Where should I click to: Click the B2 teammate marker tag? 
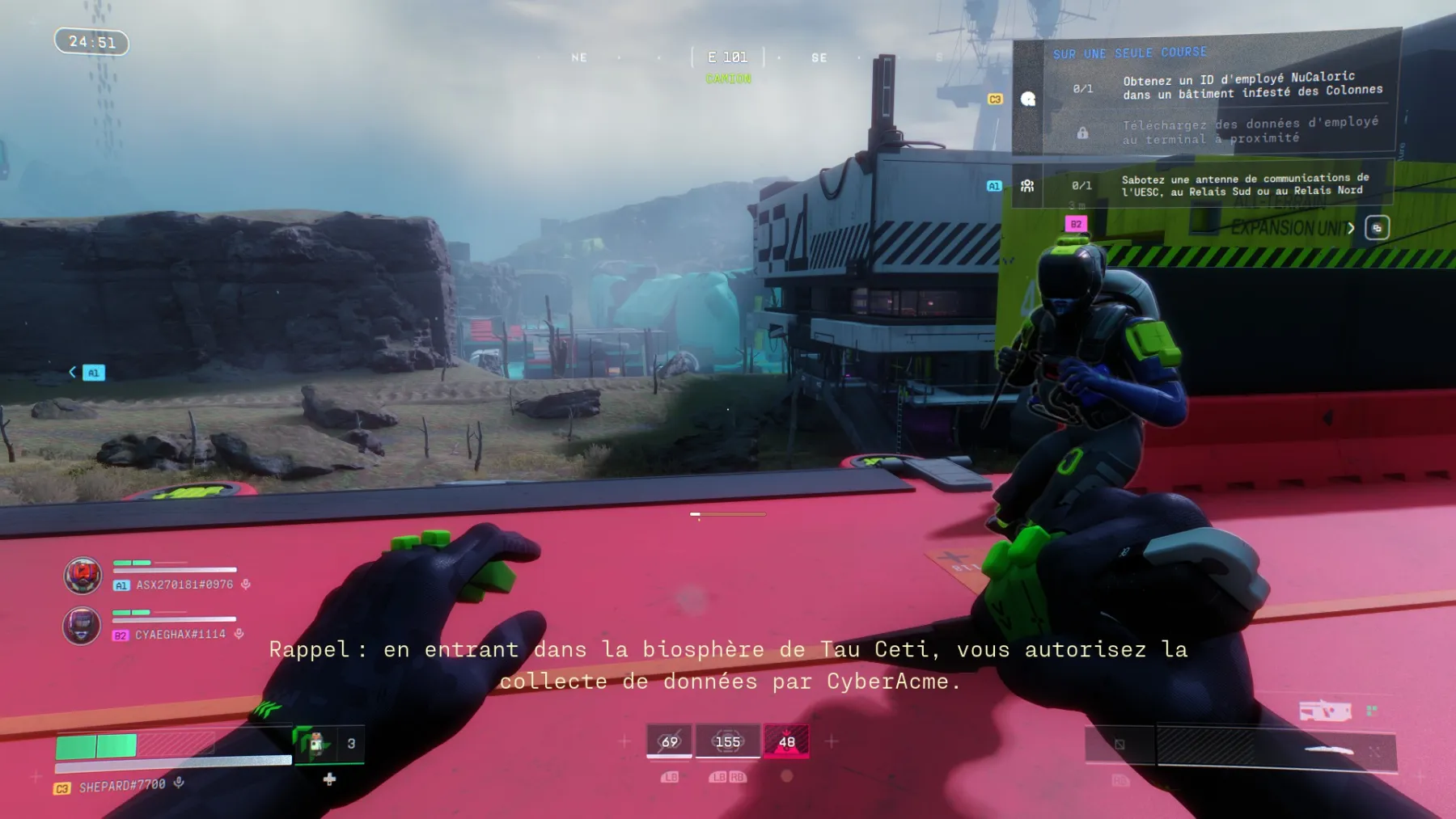coord(1076,224)
